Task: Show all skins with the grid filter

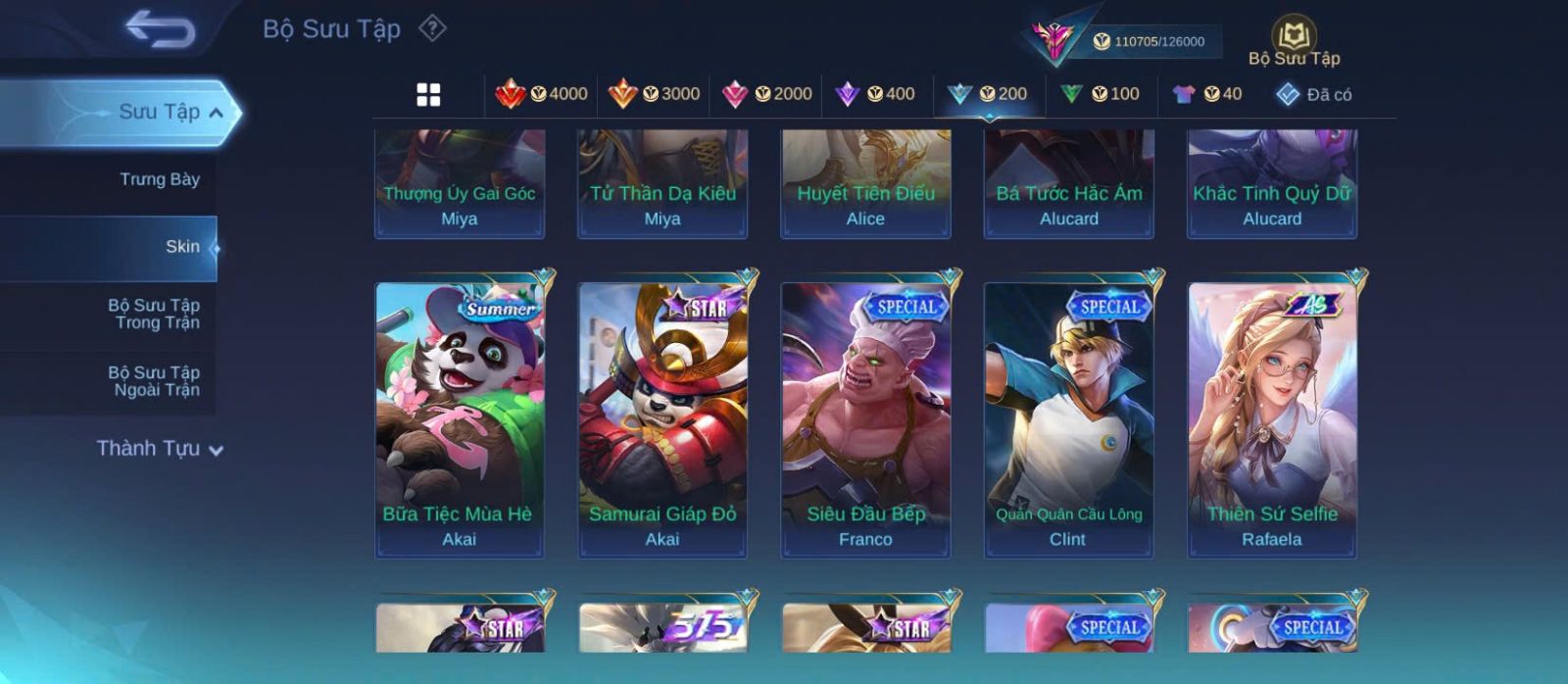Action: (428, 95)
